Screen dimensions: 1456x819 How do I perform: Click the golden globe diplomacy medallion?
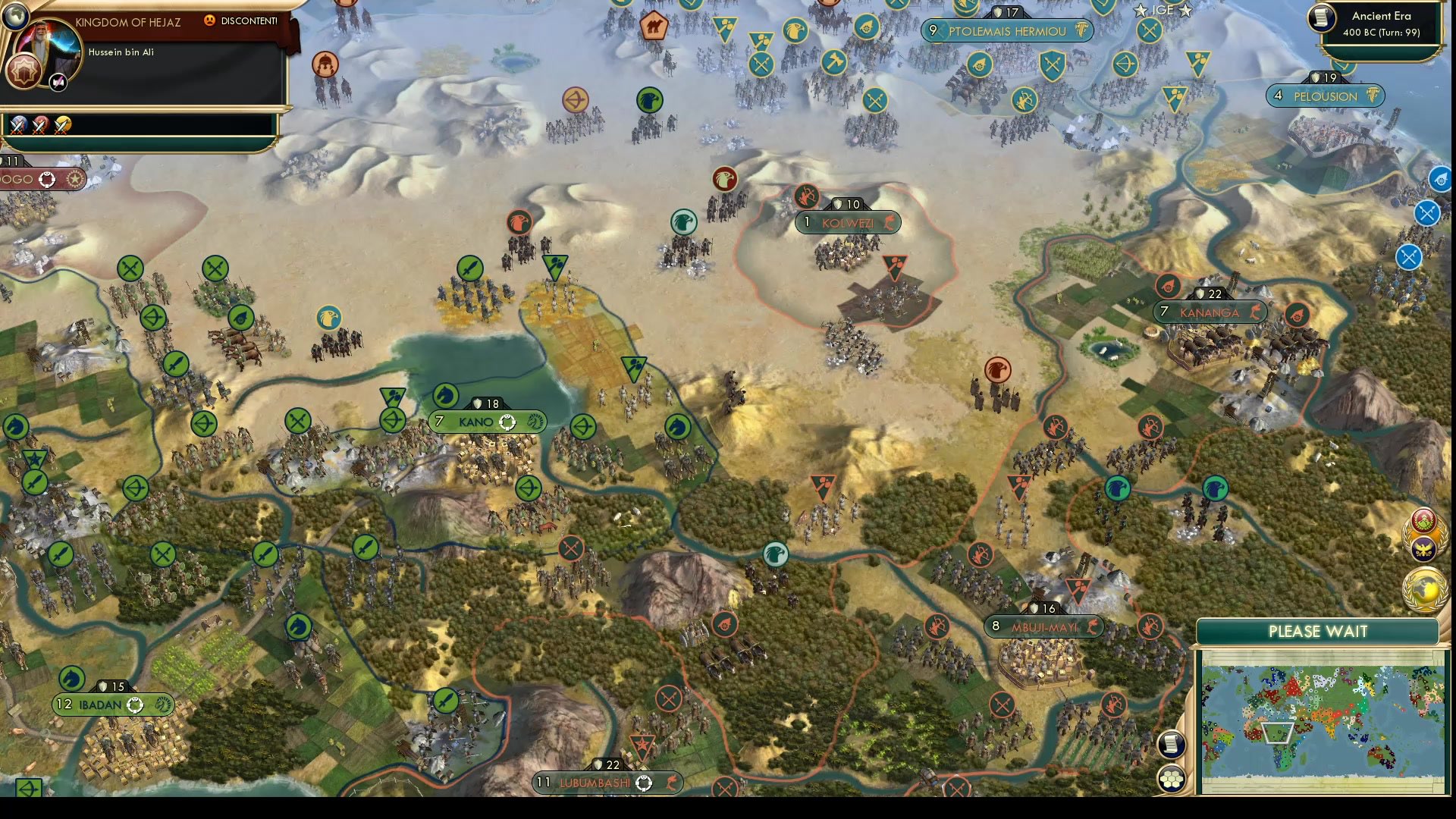point(1423,588)
